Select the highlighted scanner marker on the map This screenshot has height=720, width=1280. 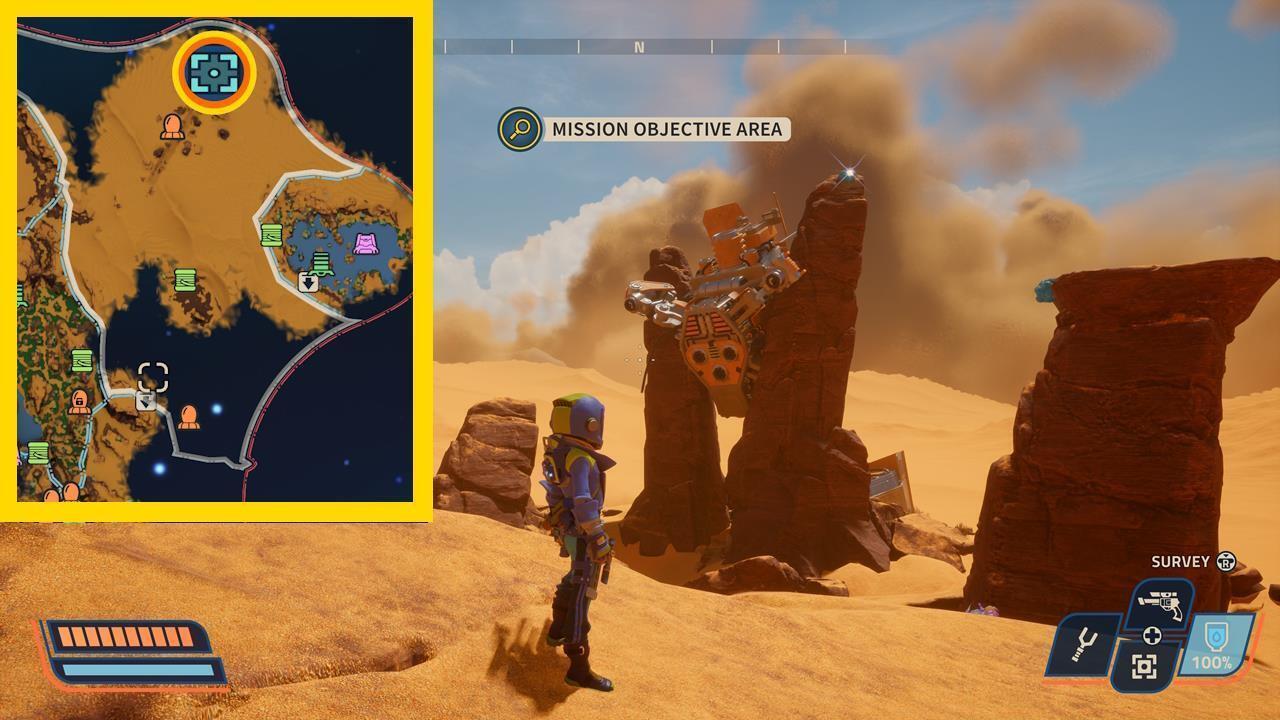(x=214, y=72)
